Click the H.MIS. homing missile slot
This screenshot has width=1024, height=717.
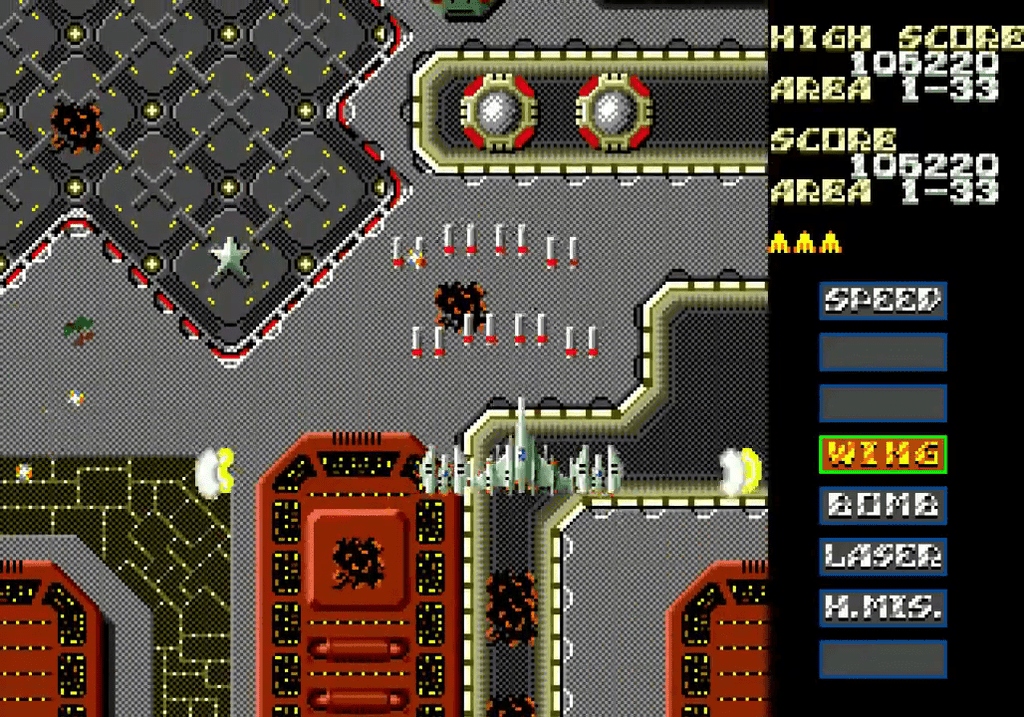(x=882, y=607)
